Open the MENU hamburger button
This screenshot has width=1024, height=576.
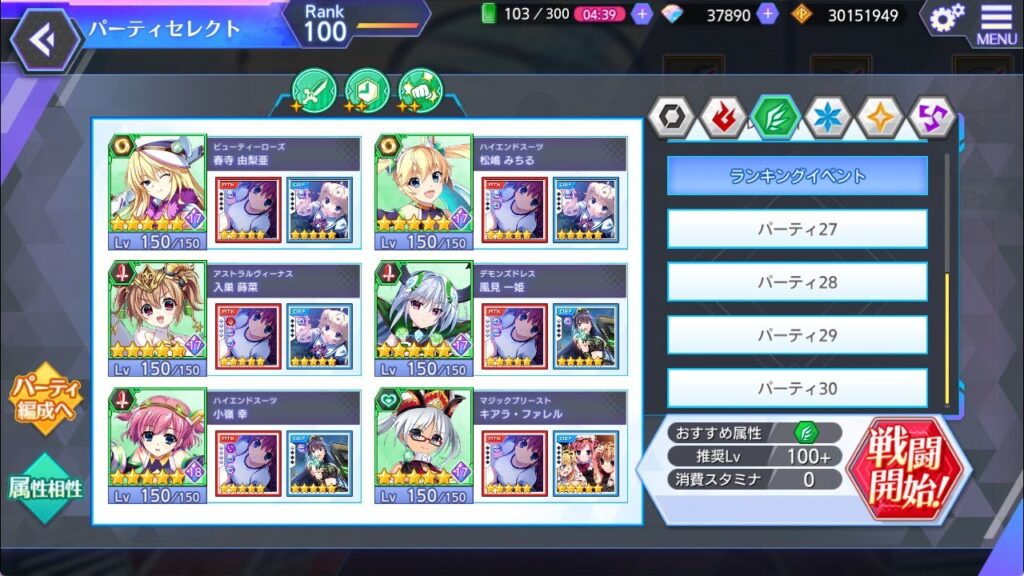996,24
